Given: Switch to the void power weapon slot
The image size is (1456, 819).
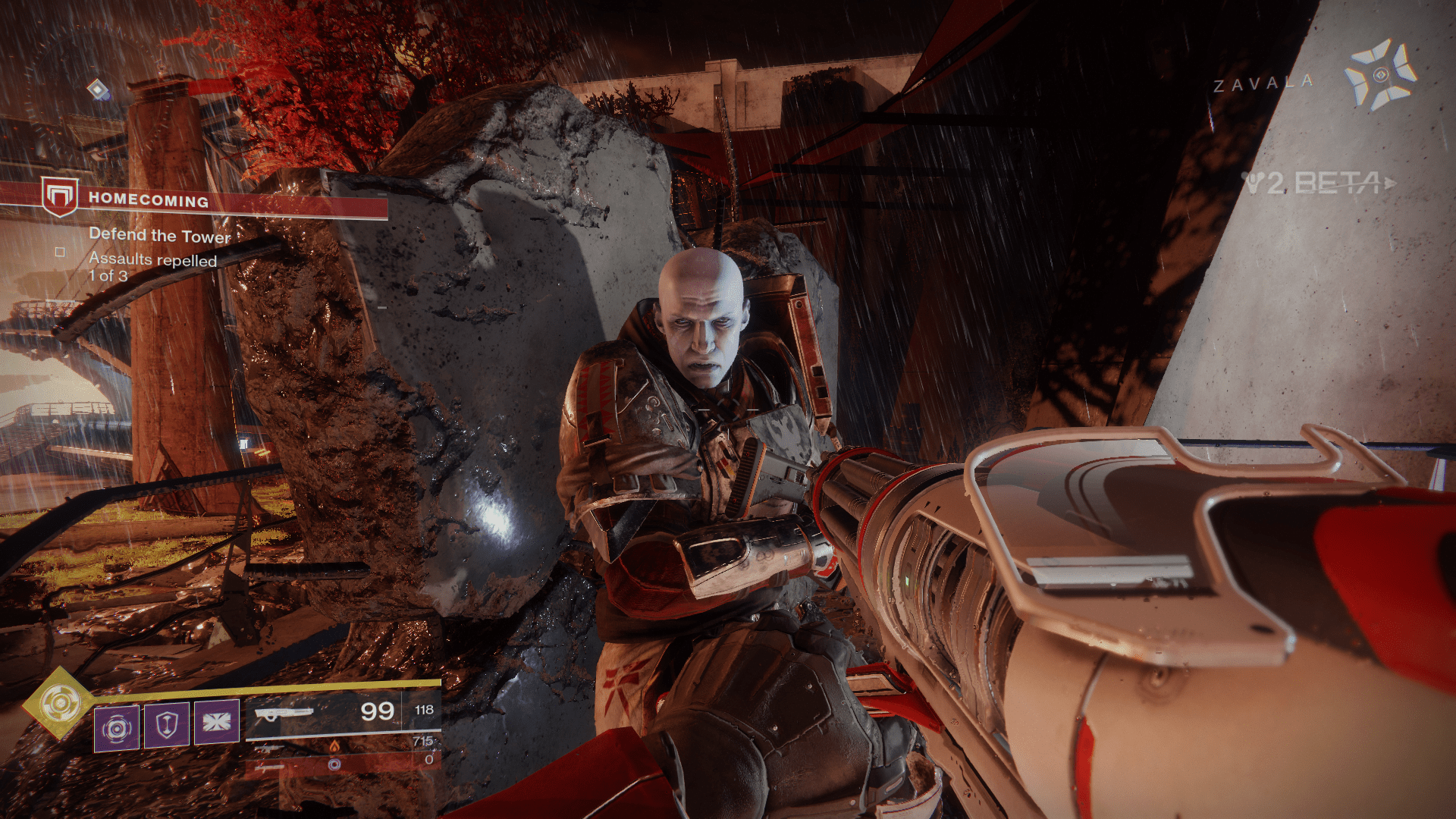Looking at the screenshot, I should (343, 763).
